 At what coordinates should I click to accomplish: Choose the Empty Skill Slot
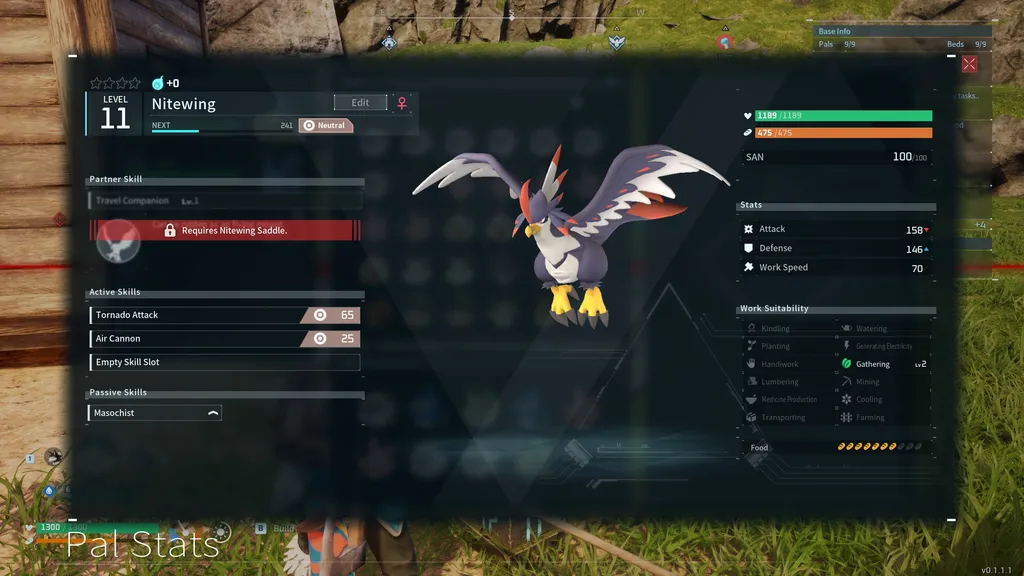point(224,363)
